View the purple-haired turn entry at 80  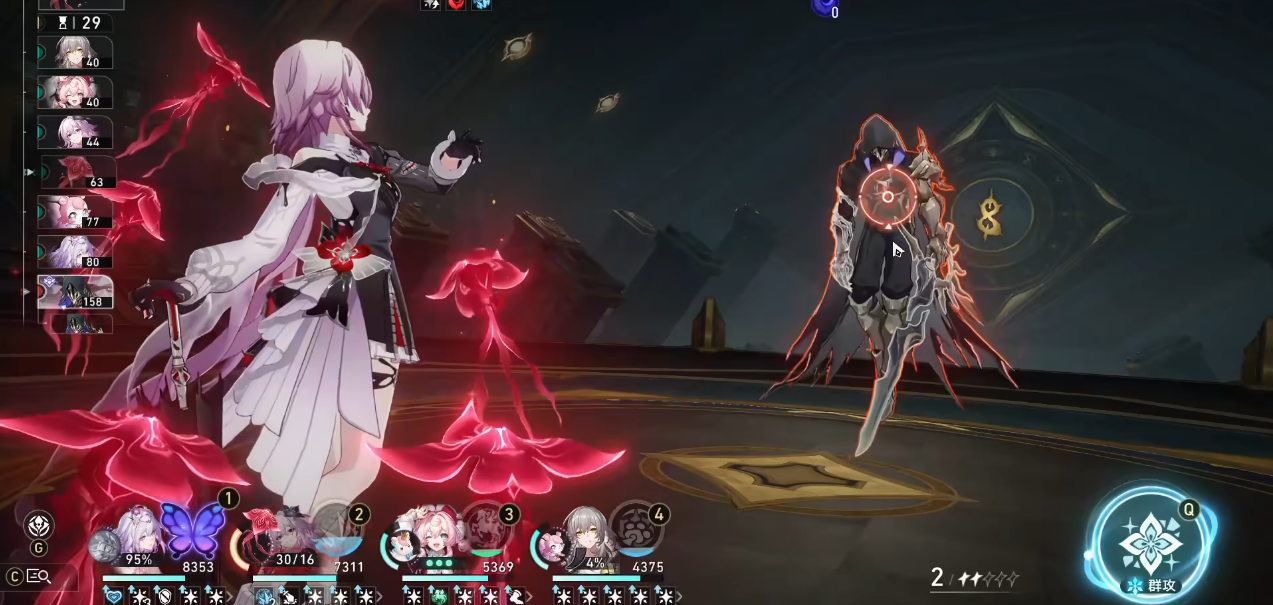(76, 252)
